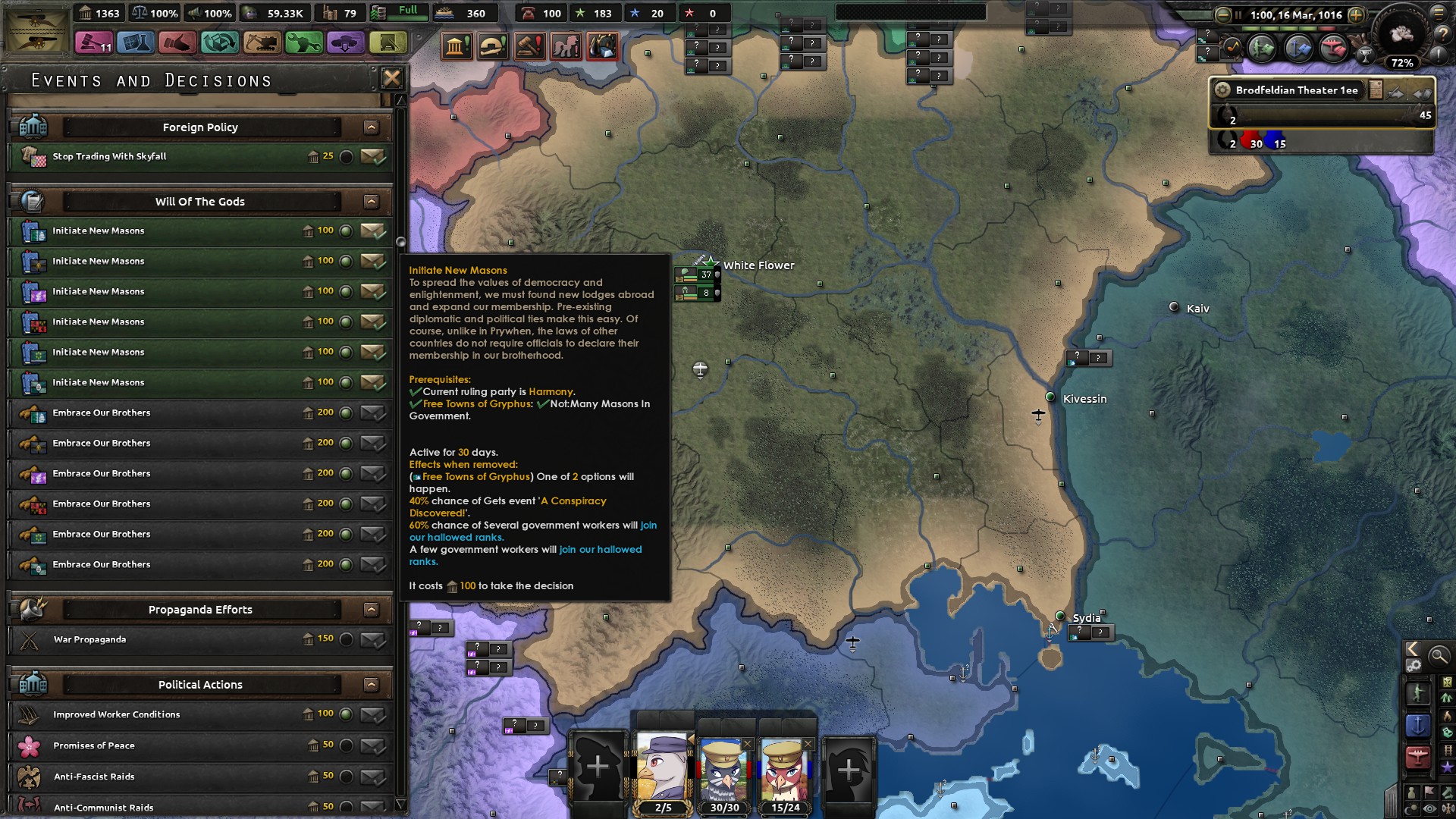
Task: Open the political decisions gavel alert
Action: pyautogui.click(x=529, y=47)
